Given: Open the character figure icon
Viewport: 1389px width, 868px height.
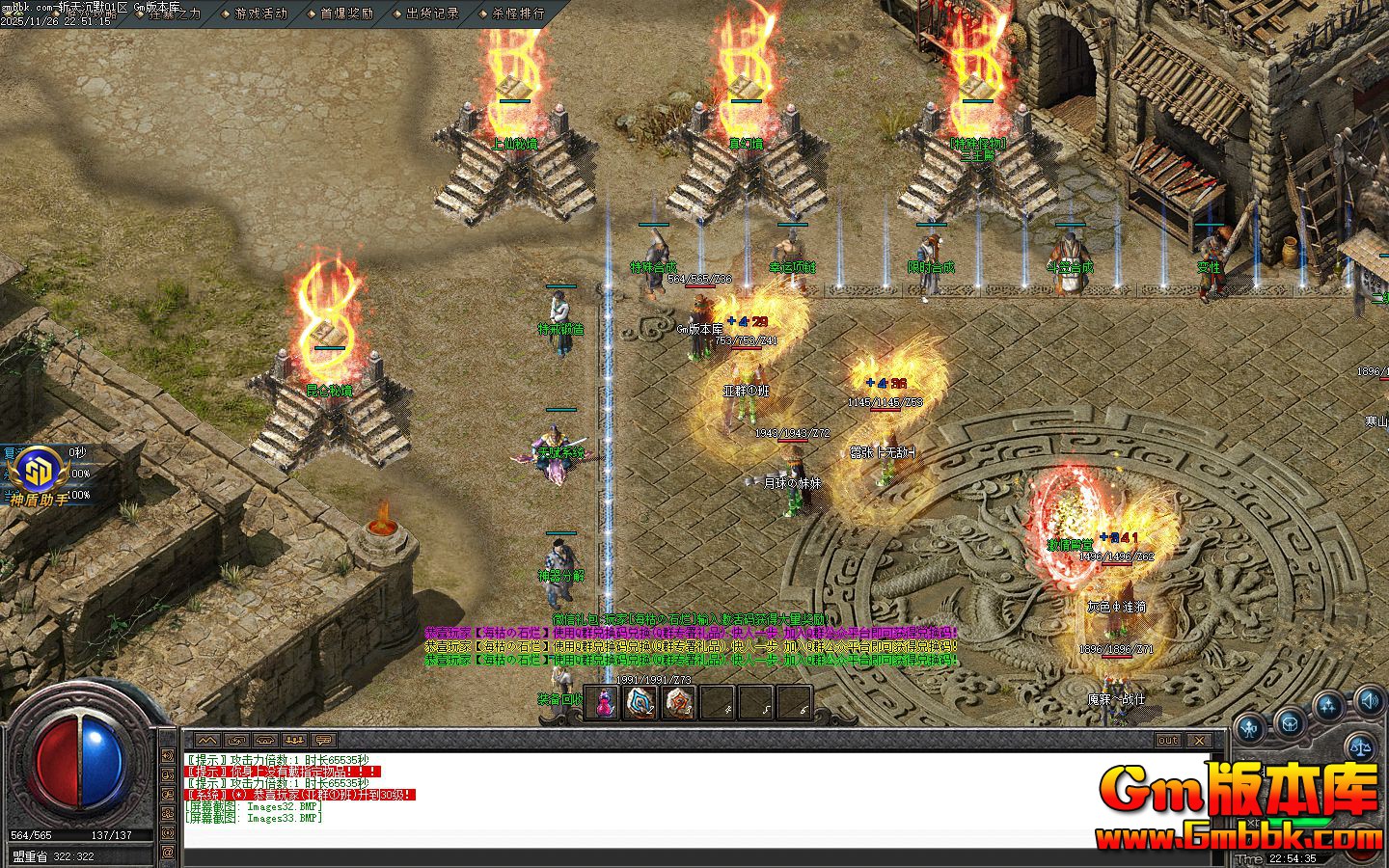Looking at the screenshot, I should 1251,728.
